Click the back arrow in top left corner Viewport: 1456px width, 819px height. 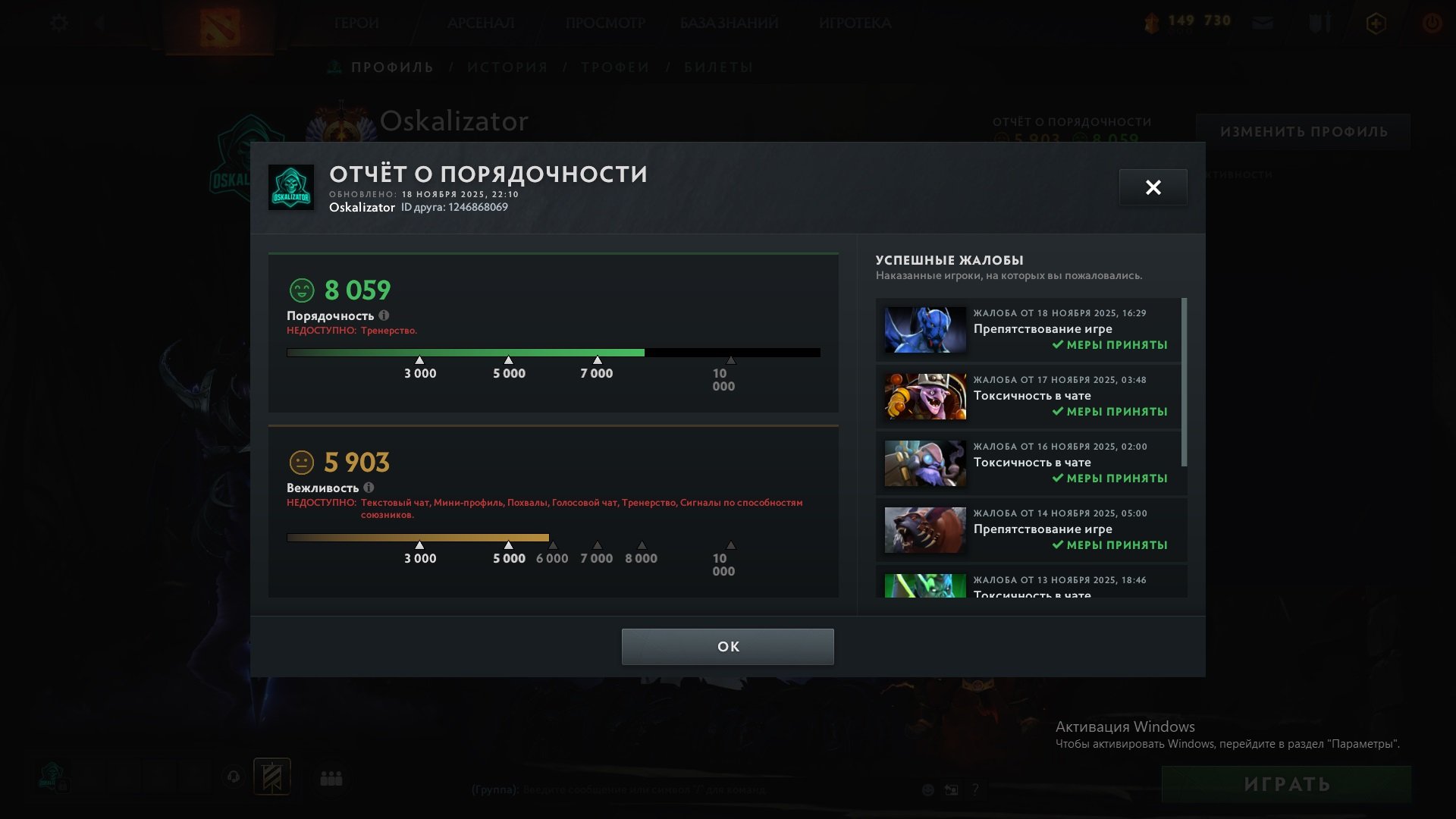coord(99,24)
